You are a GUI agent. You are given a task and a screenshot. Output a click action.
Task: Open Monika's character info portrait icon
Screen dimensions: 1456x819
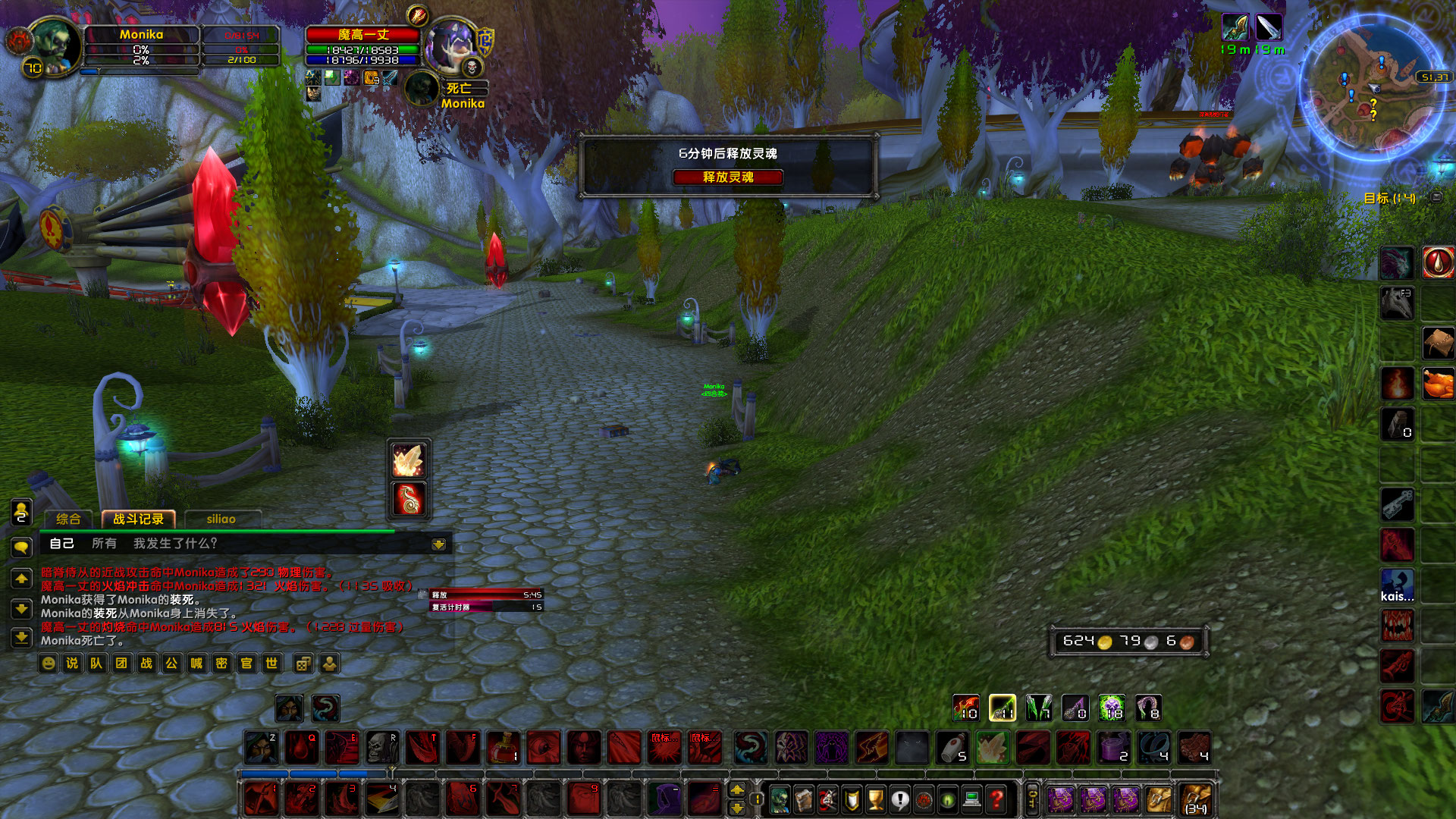[778, 798]
